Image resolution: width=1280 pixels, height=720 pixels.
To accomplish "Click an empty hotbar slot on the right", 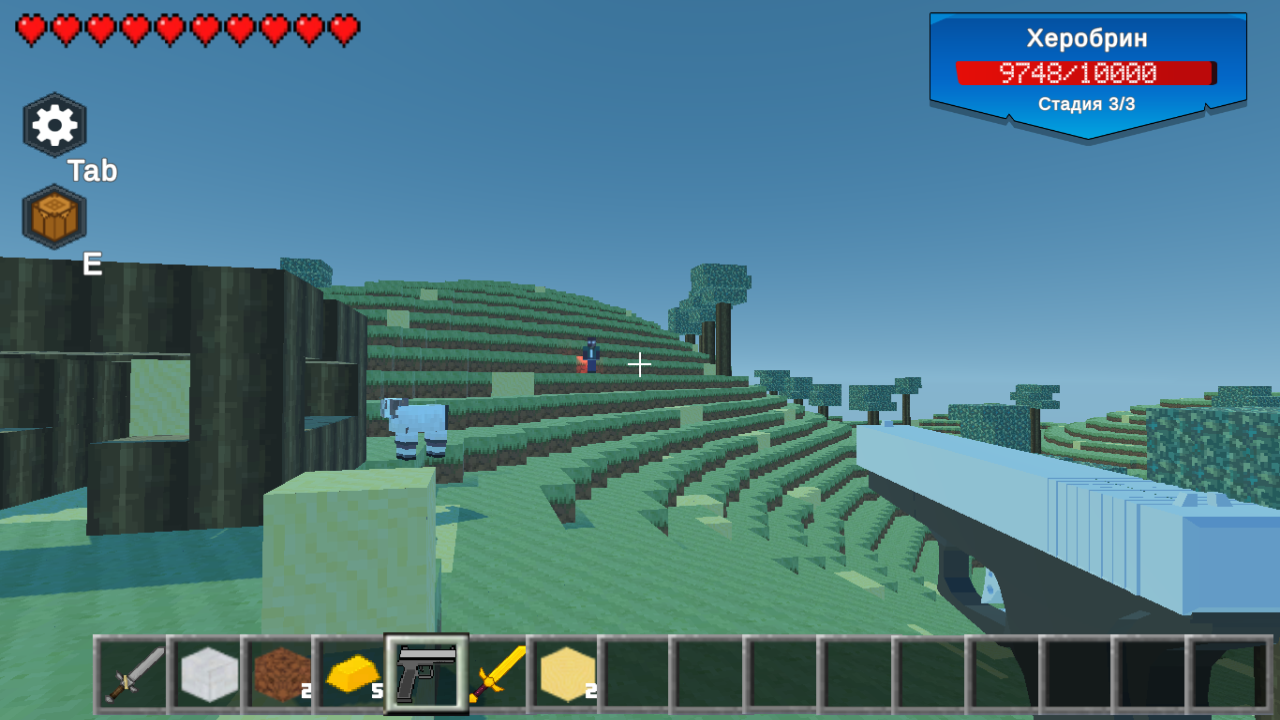I will pyautogui.click(x=853, y=675).
